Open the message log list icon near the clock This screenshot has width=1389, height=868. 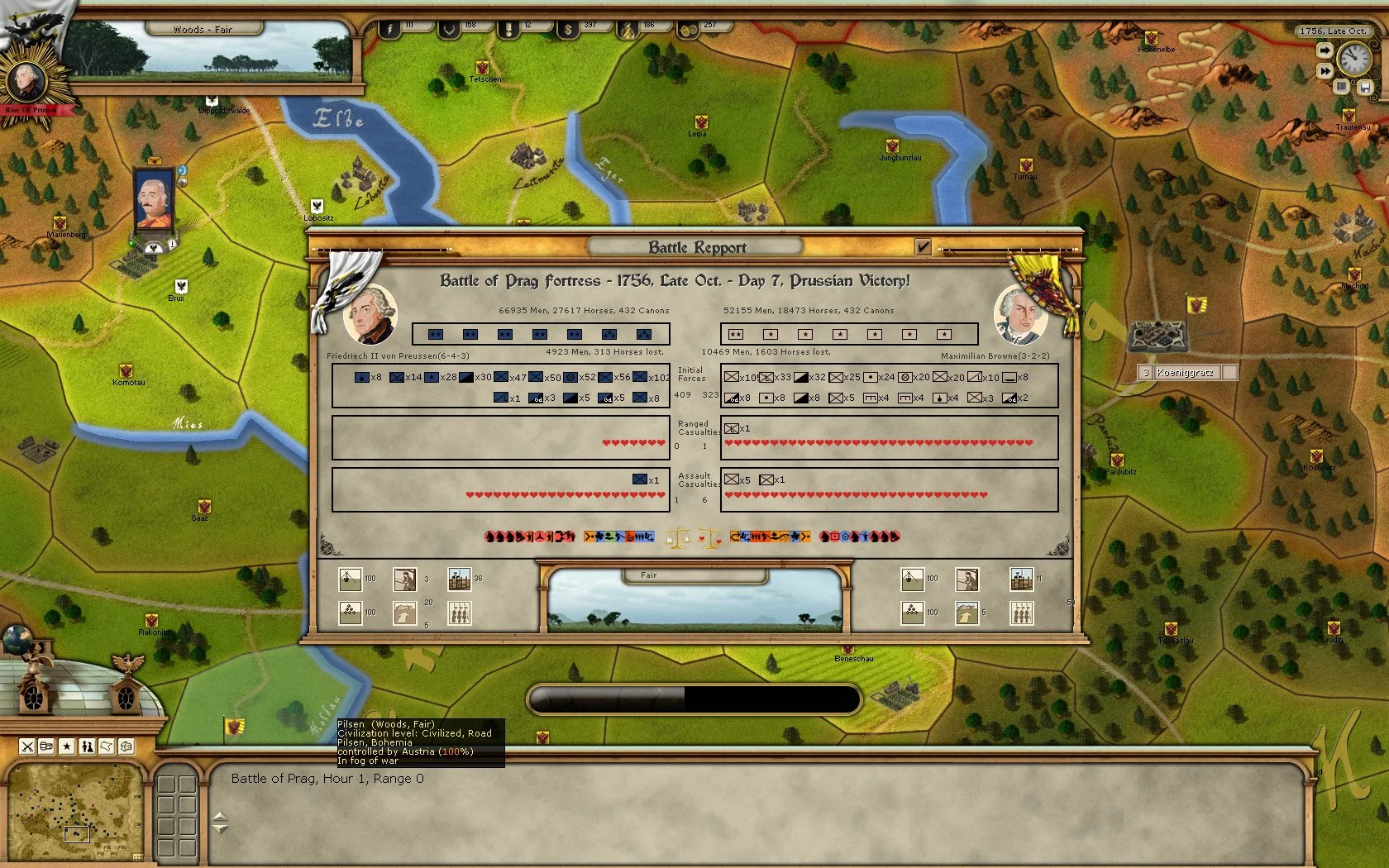click(1341, 86)
